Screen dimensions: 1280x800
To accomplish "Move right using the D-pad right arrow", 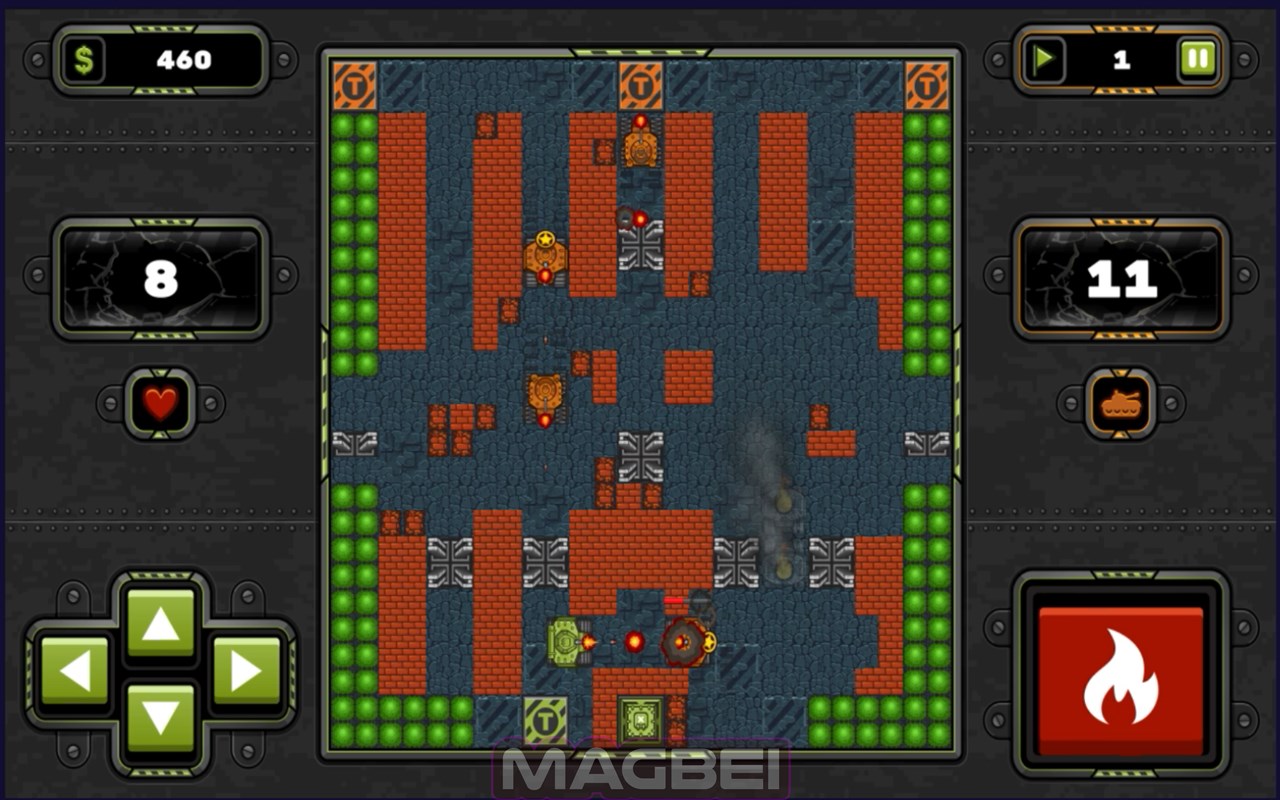I will 246,671.
